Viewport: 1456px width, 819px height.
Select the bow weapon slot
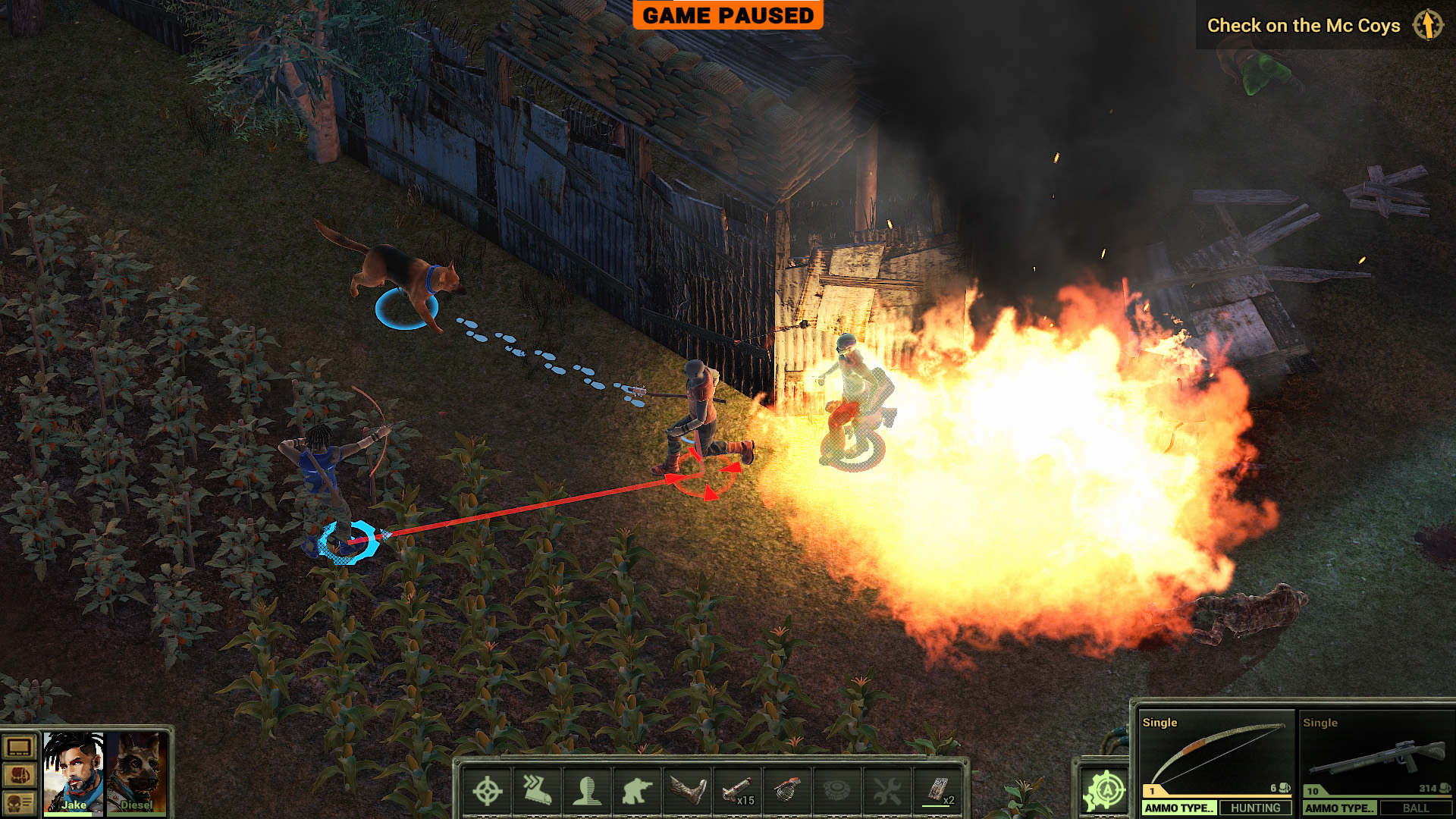point(1216,753)
